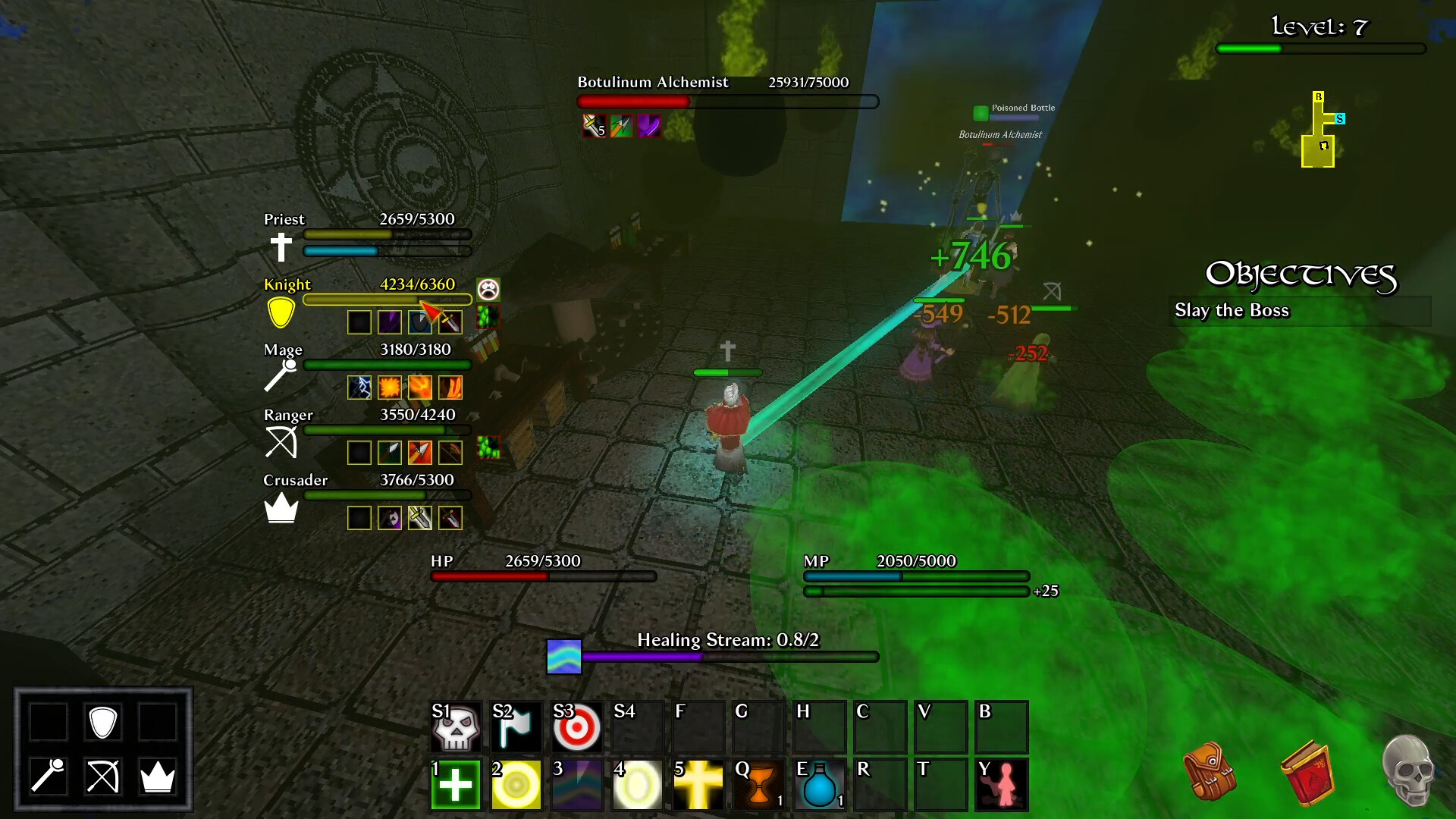Select the S1 skull skill icon
Screen dimensions: 1456x819
455,726
